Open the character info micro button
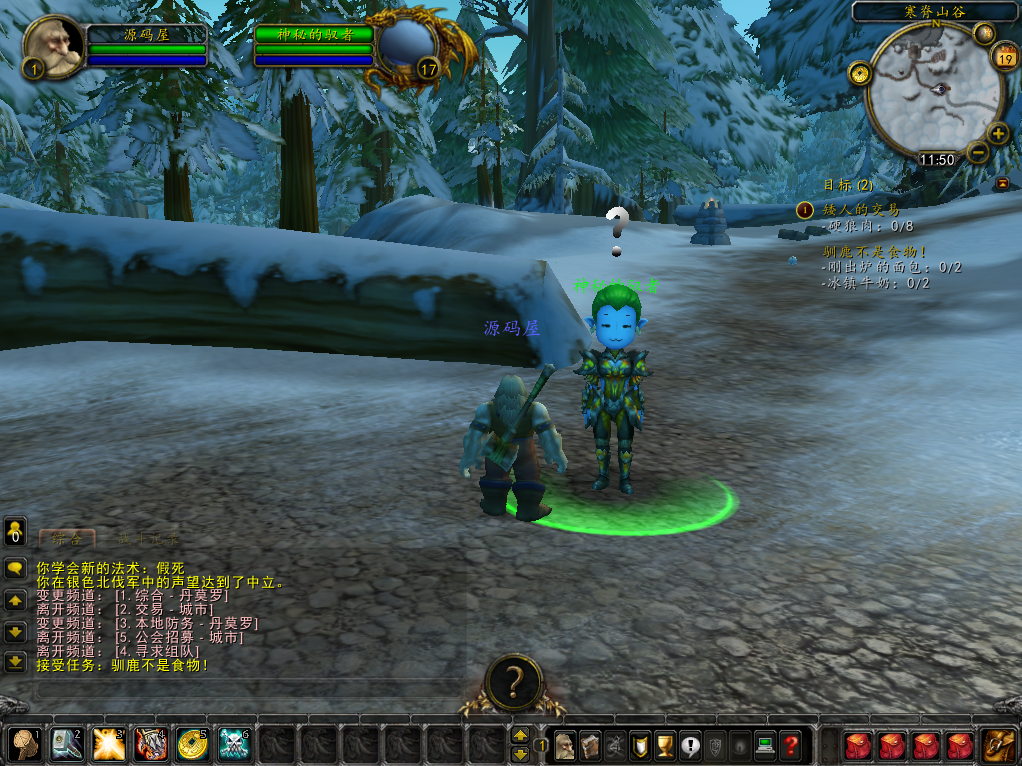 (x=565, y=745)
